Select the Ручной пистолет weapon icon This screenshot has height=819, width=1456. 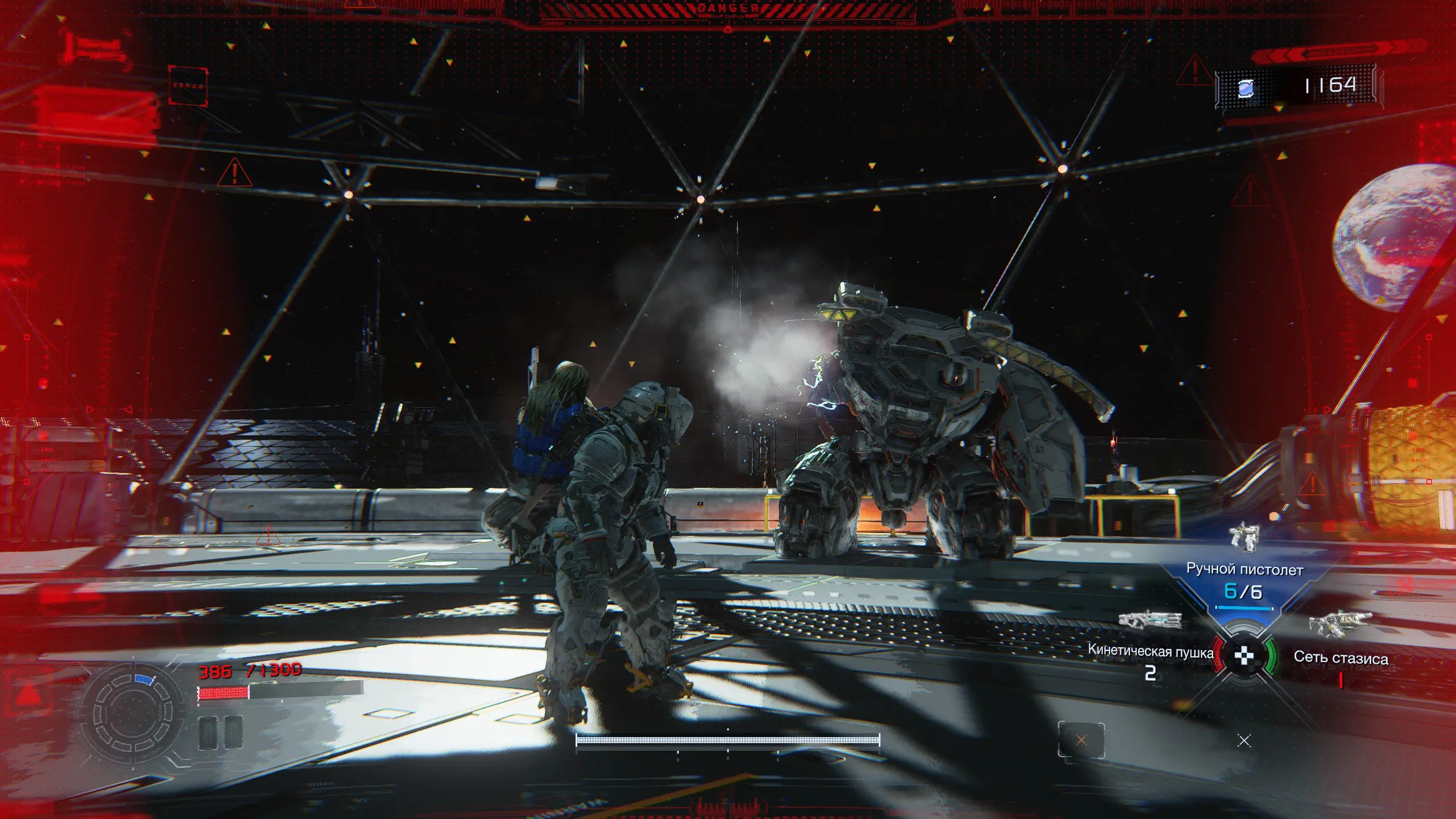1244,537
